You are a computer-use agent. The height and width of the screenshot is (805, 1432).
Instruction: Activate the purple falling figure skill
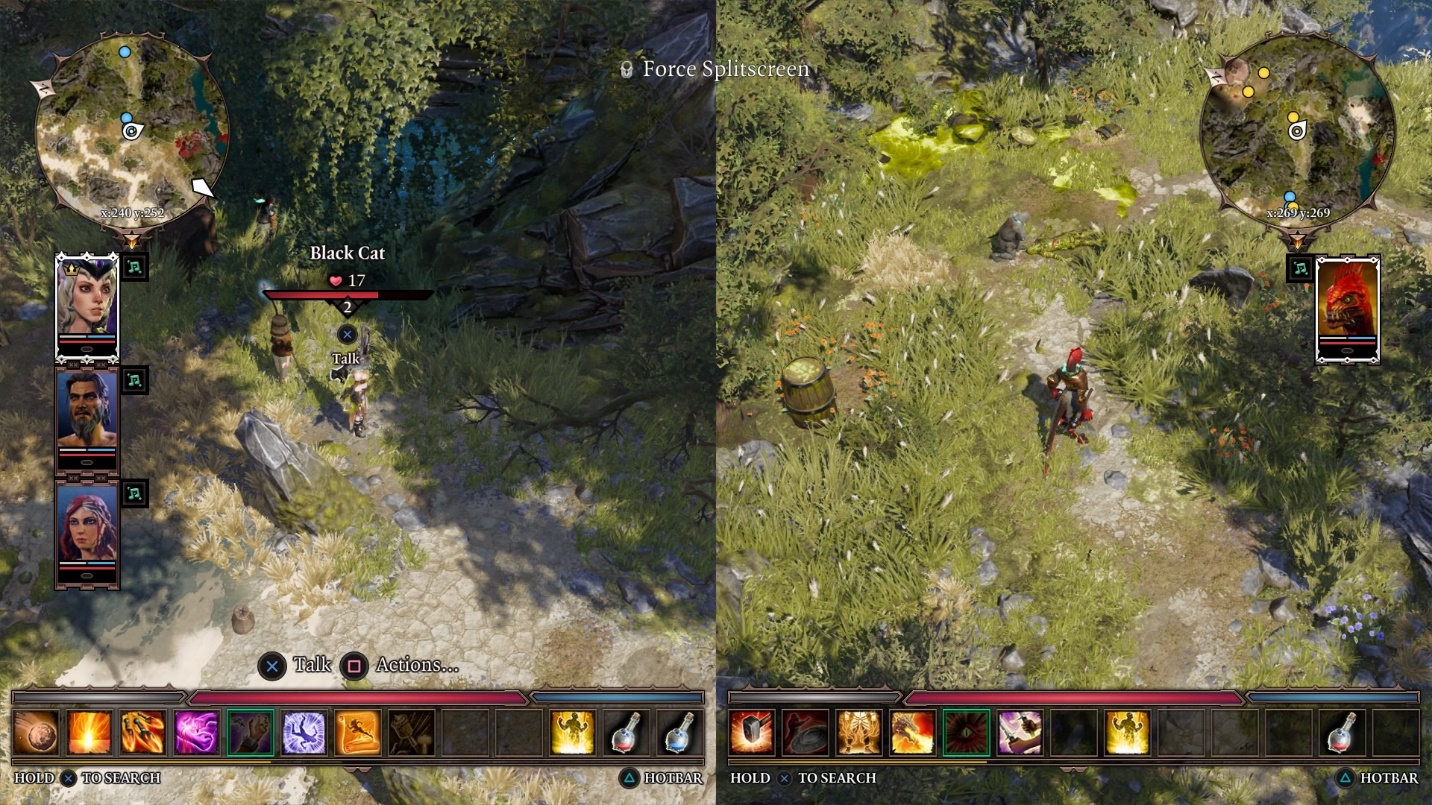304,732
